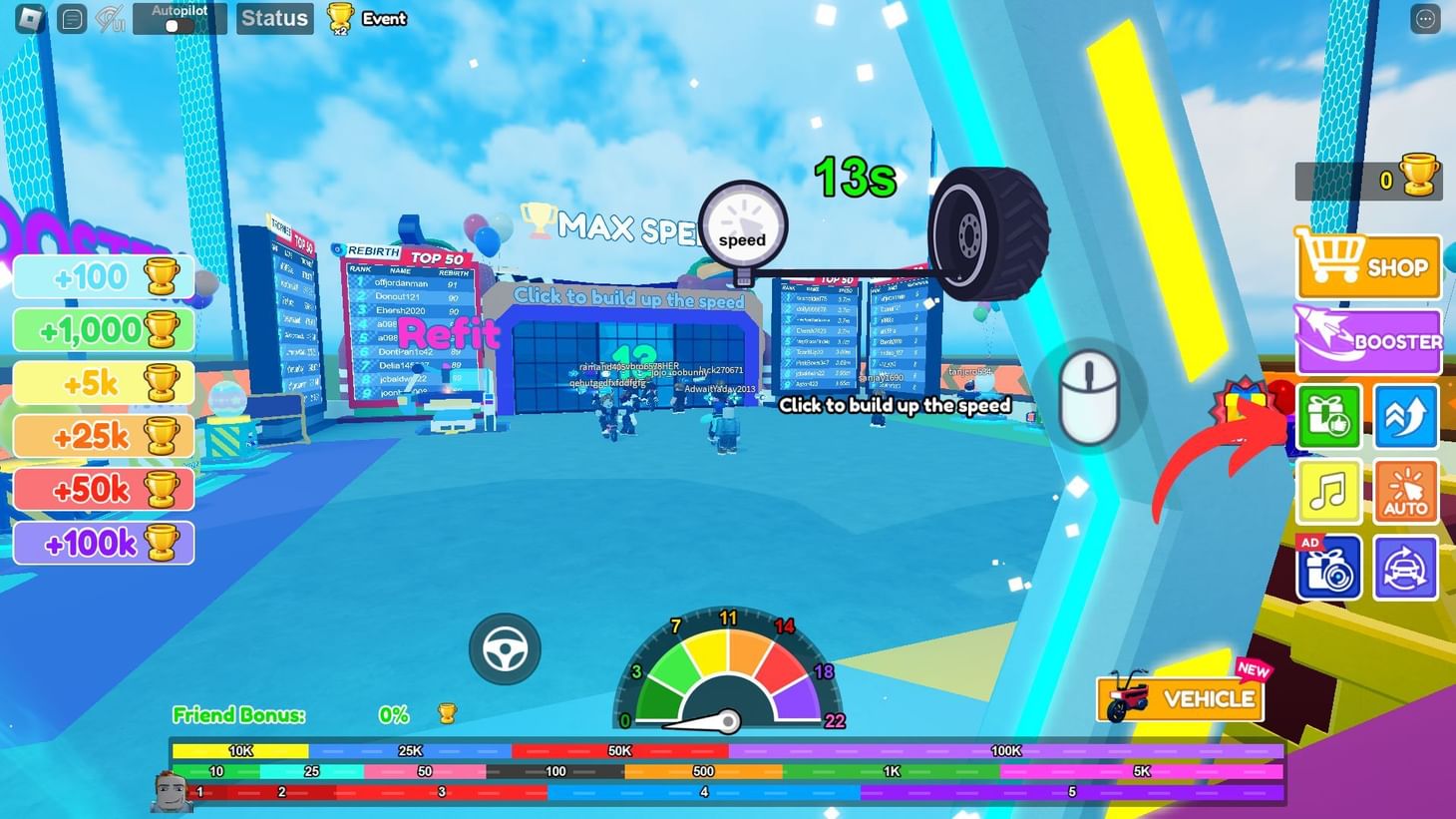1456x819 pixels.
Task: Open the Roblox chat bubble
Action: [x=70, y=18]
